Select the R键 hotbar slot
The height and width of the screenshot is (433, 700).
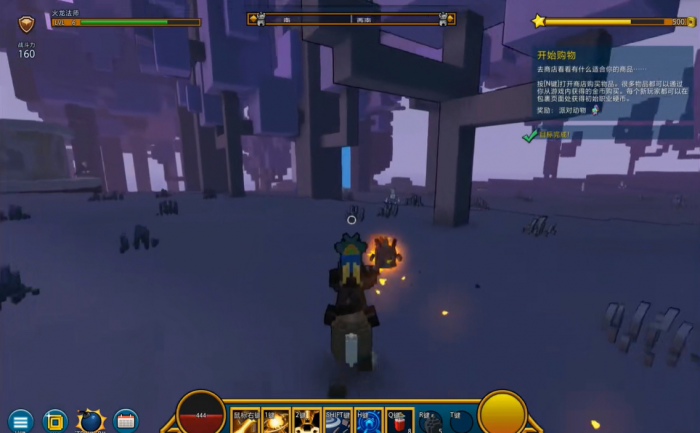pos(431,422)
